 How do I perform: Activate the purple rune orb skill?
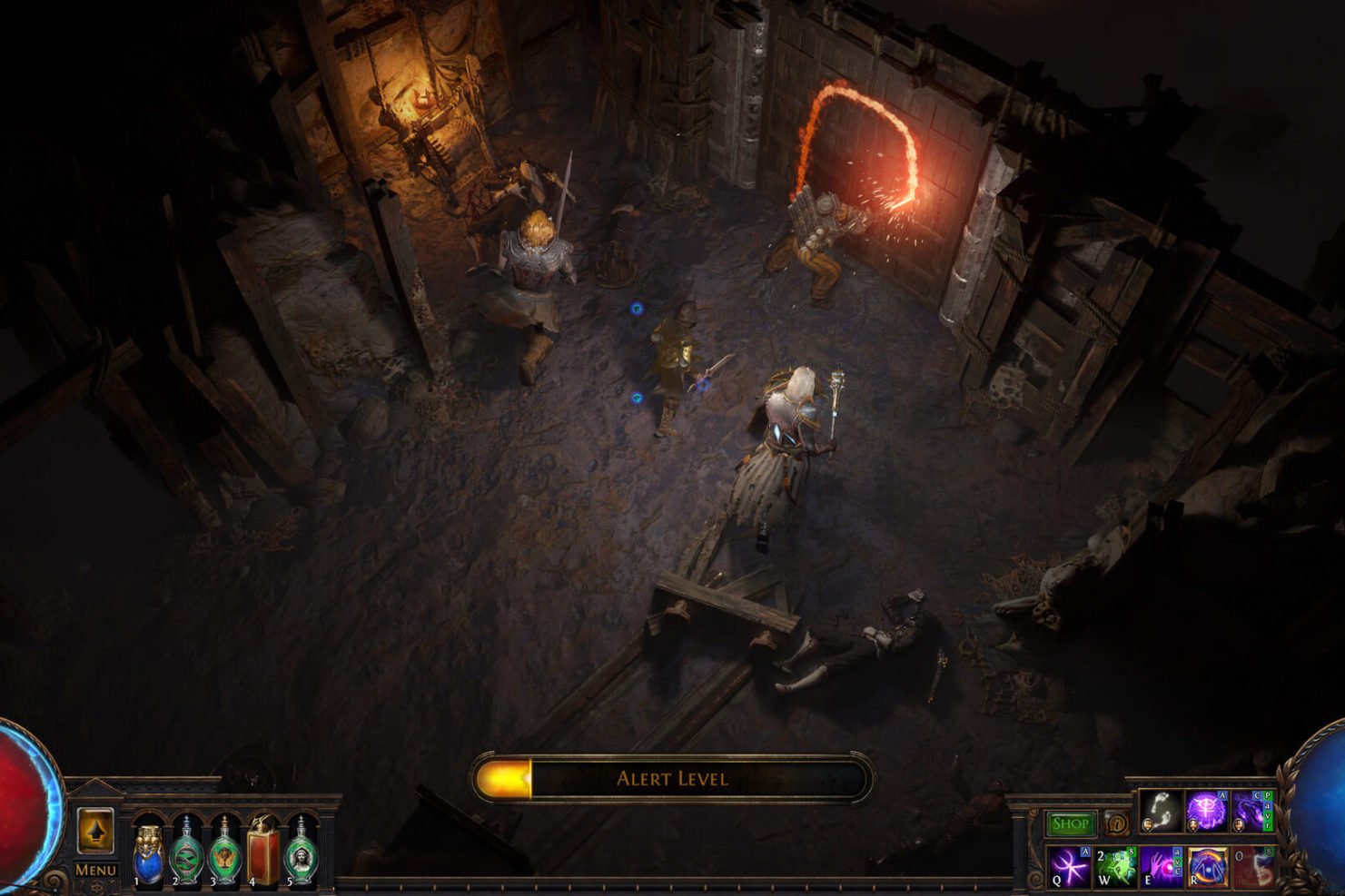[1205, 810]
